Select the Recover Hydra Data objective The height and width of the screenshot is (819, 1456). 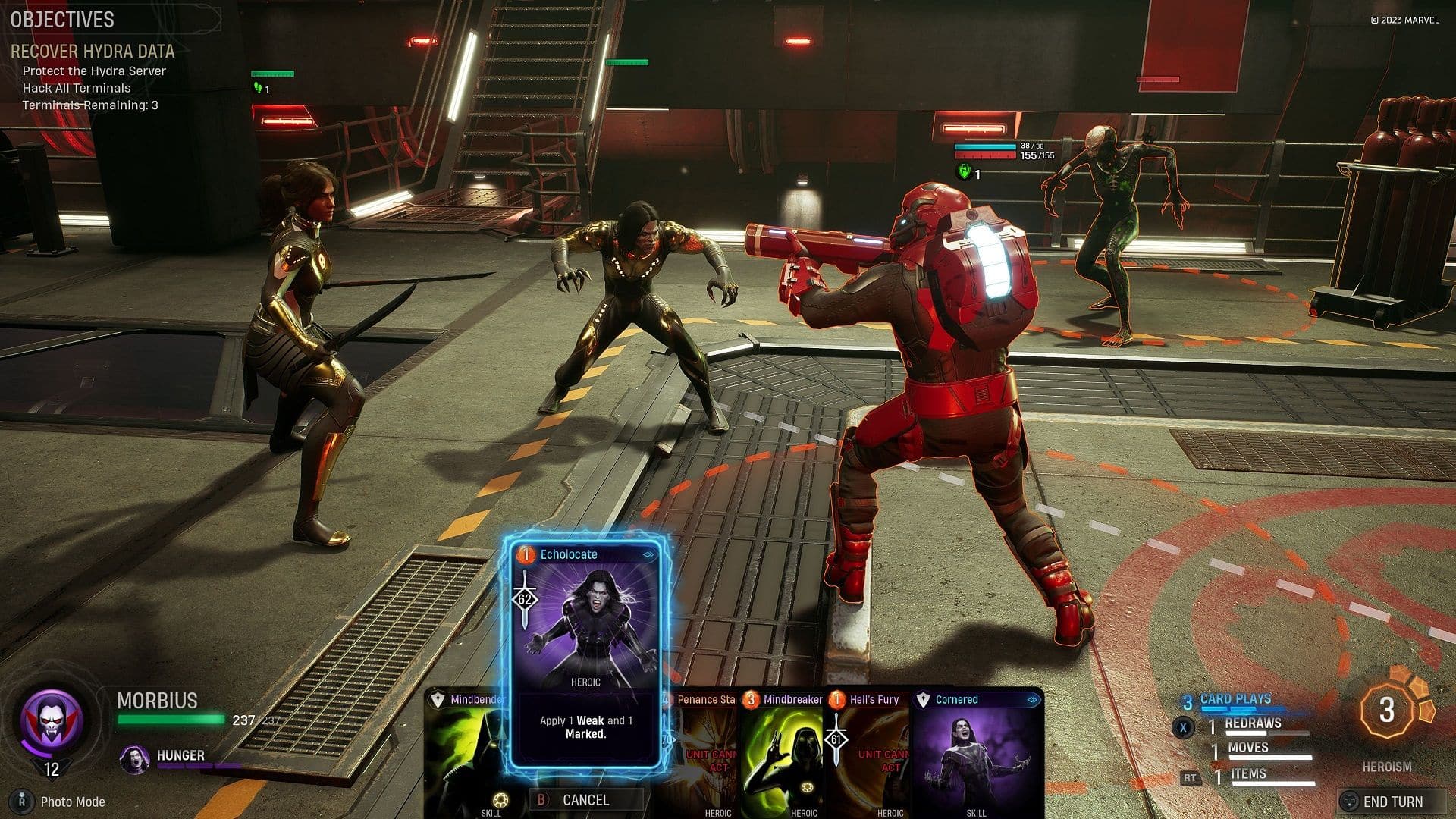pyautogui.click(x=93, y=52)
